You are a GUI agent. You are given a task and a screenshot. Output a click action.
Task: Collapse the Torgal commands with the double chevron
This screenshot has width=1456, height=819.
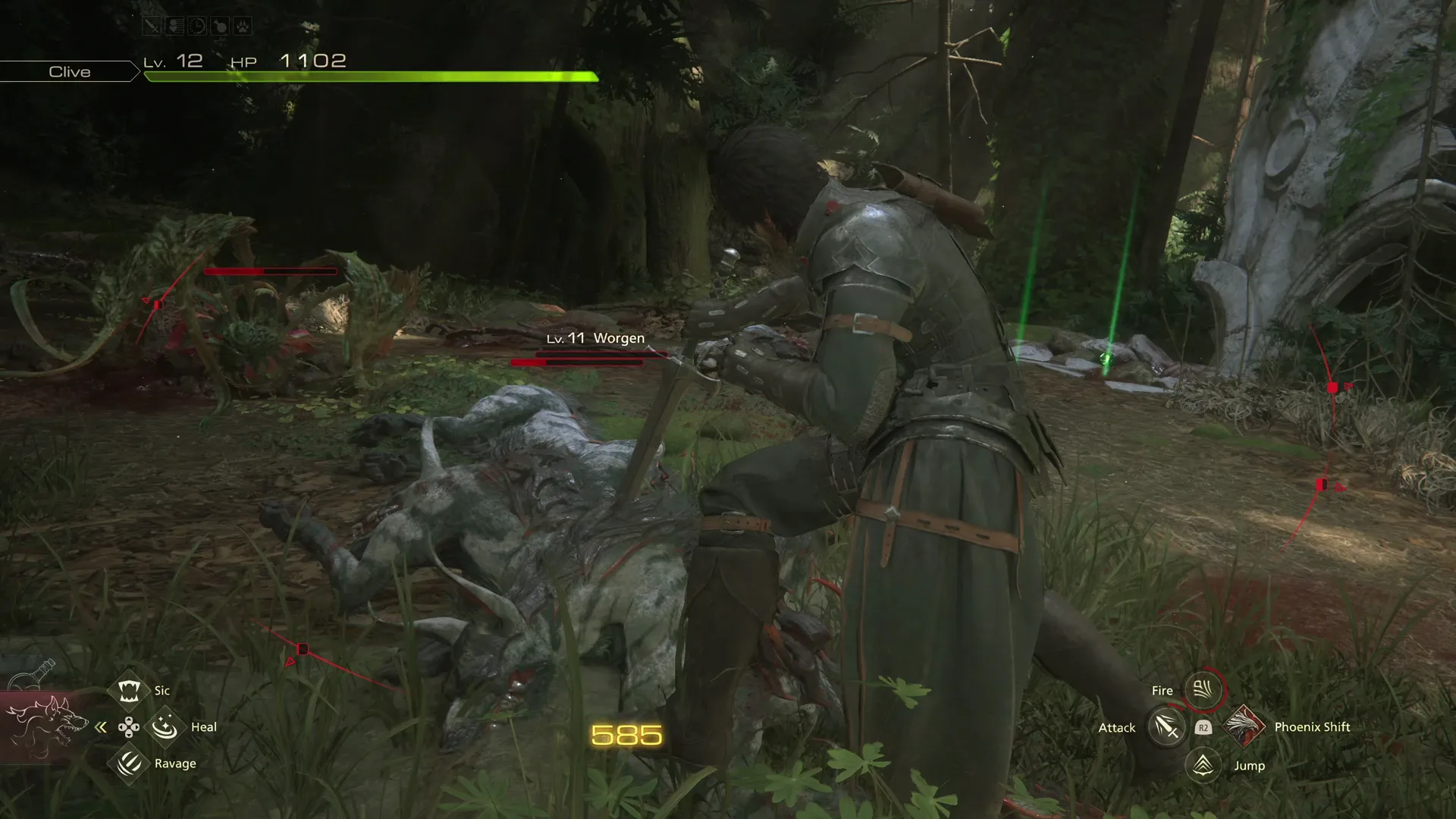[x=100, y=726]
